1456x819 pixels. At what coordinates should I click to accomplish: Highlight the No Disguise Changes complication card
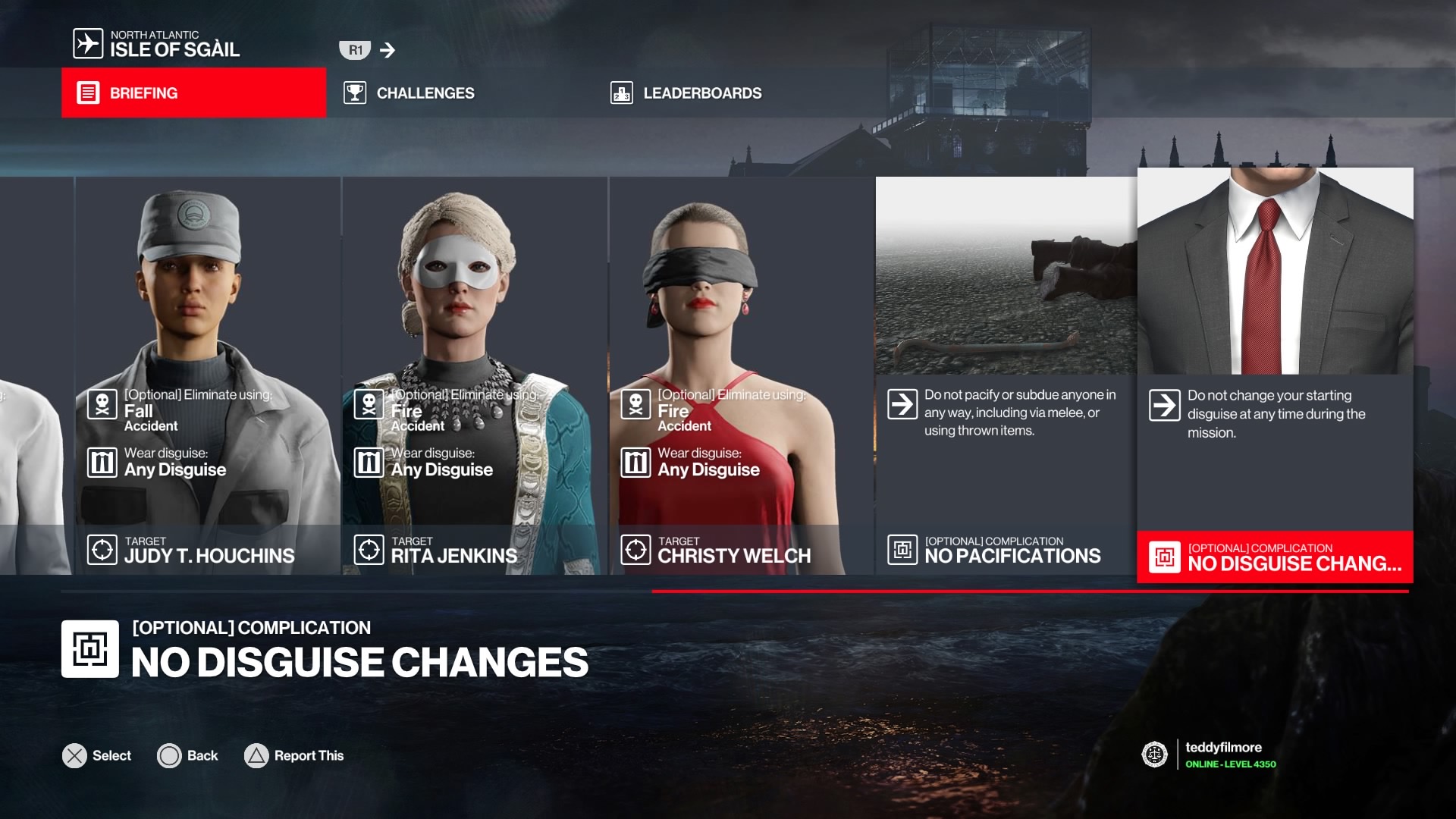(1275, 375)
